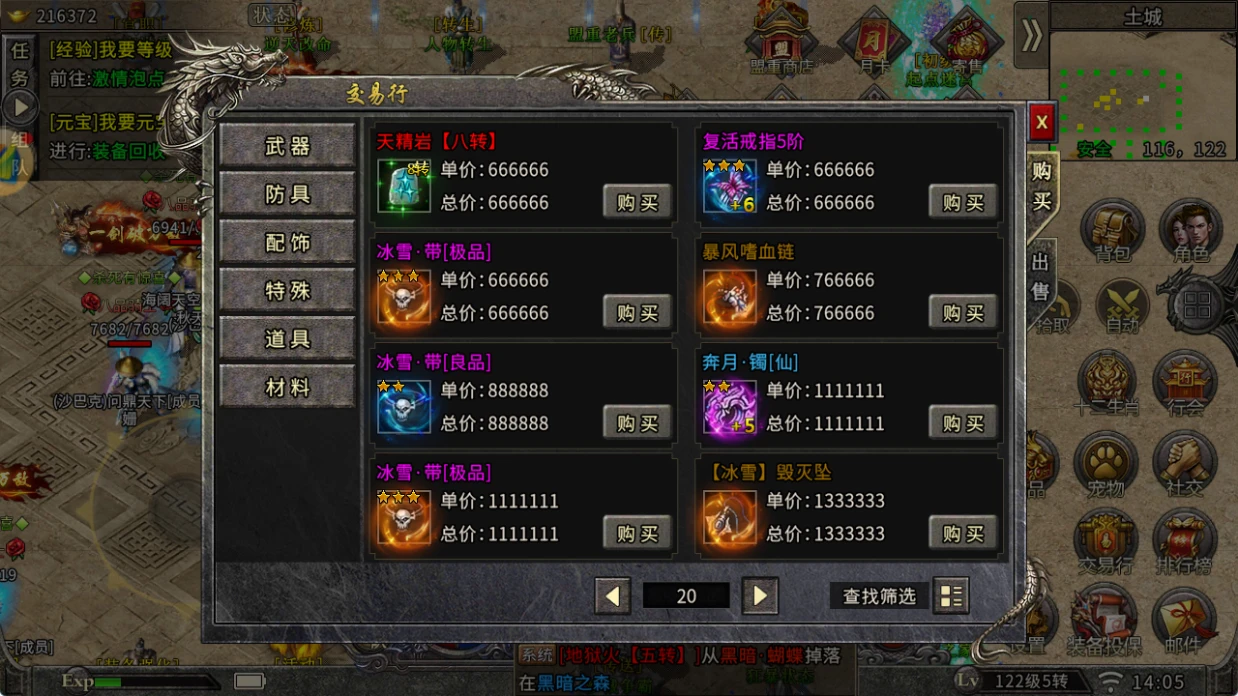Buy the 冰雪·带[良品] listing

pos(637,422)
